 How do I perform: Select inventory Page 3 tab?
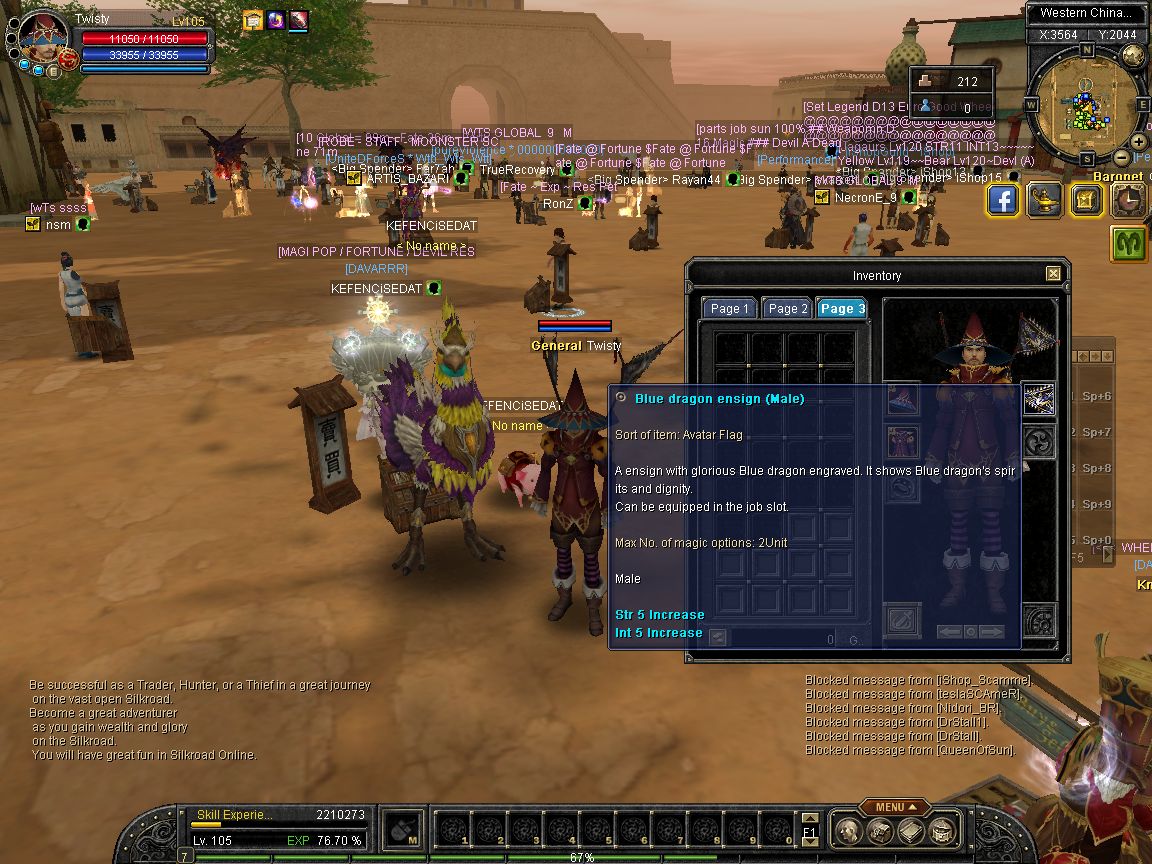[x=842, y=308]
